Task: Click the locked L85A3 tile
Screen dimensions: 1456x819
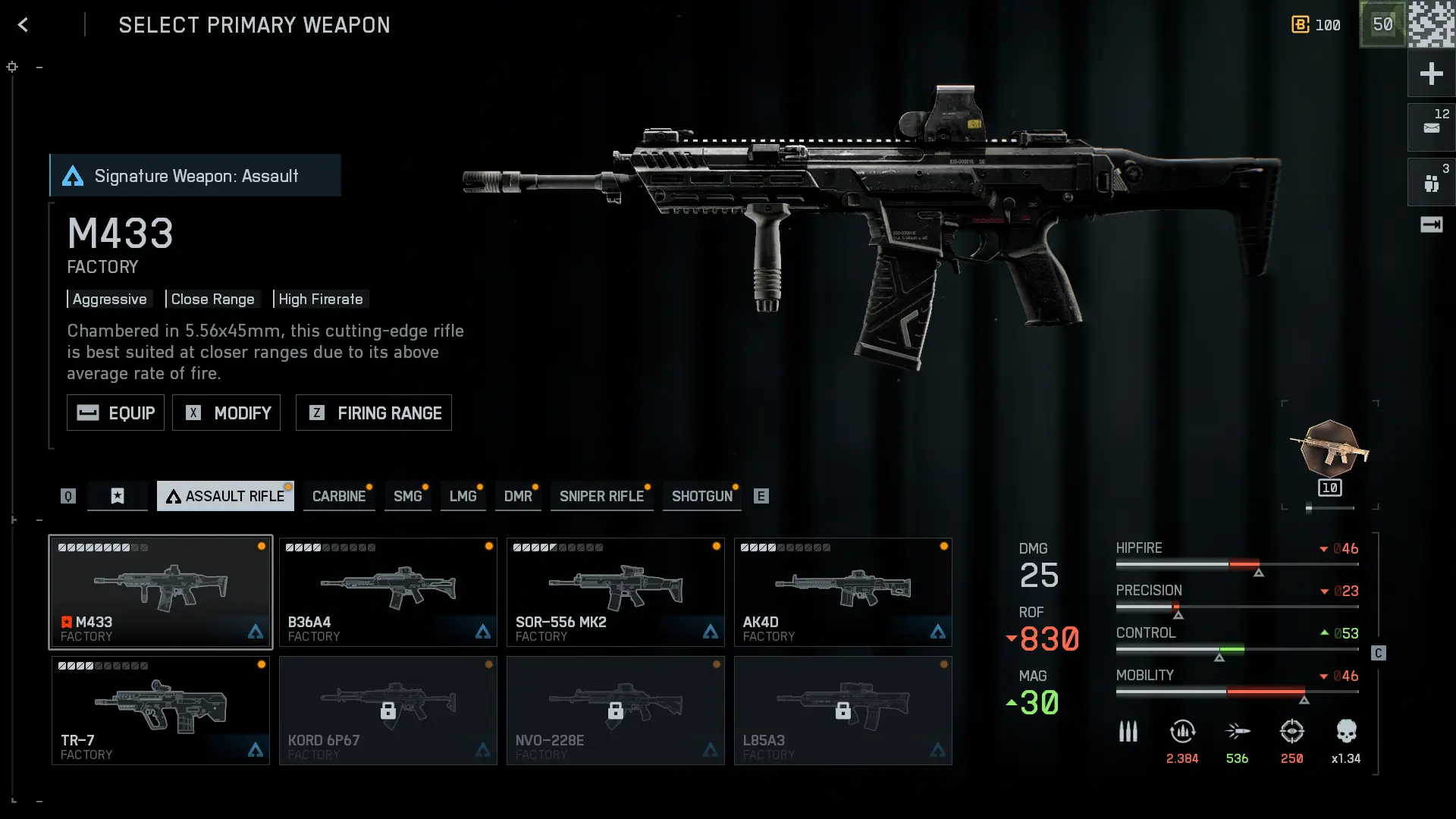Action: (843, 711)
